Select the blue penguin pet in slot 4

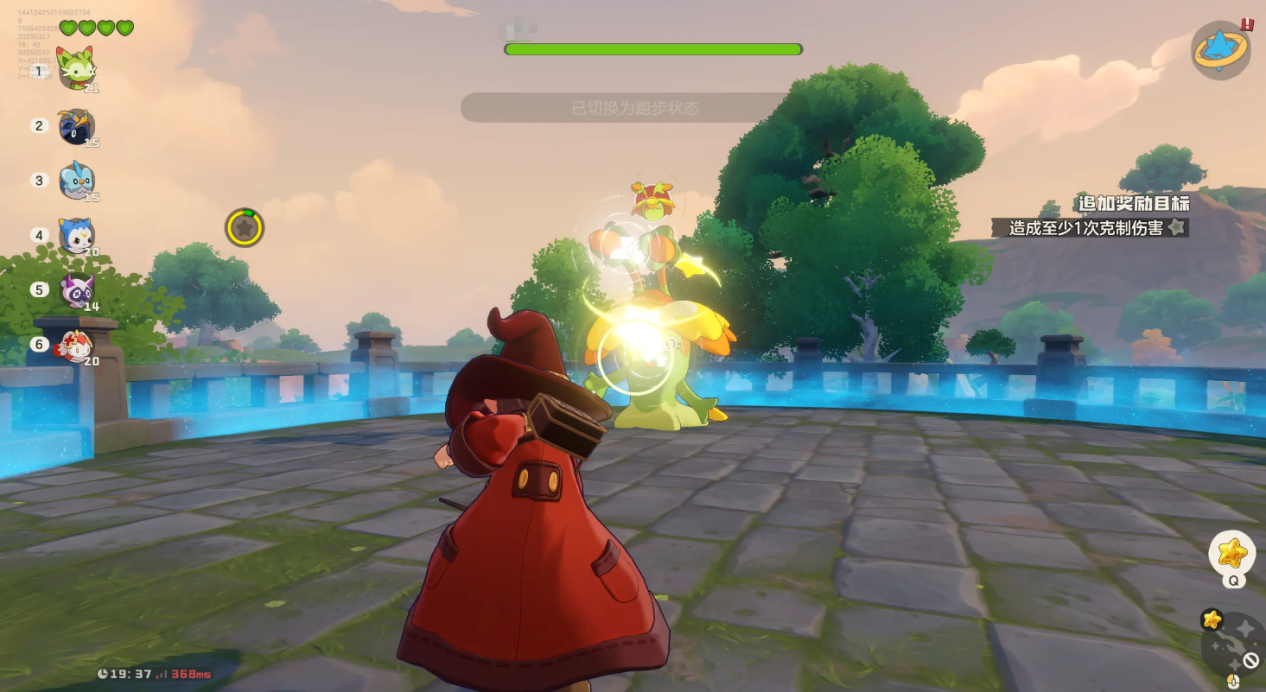click(x=76, y=235)
